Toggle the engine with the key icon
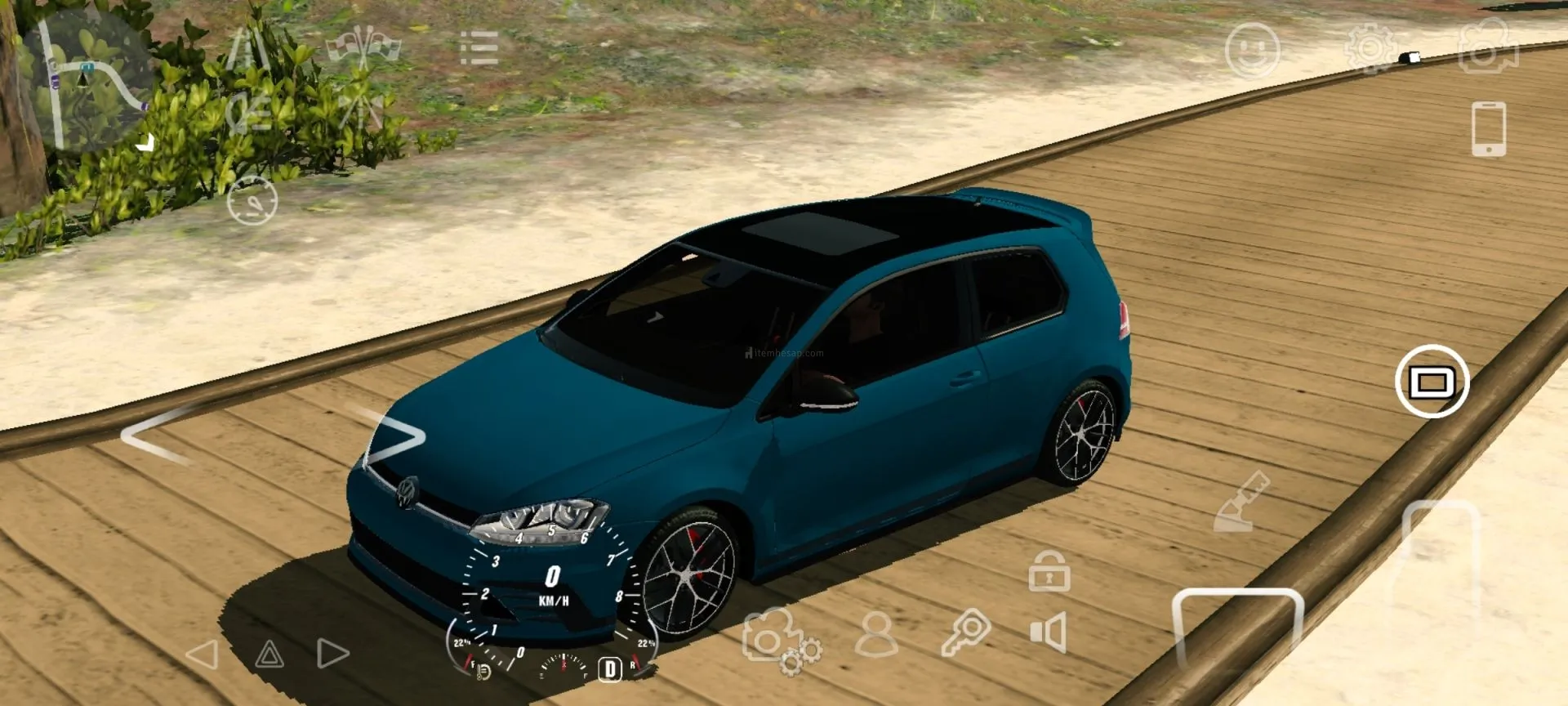This screenshot has height=706, width=1568. [x=965, y=632]
